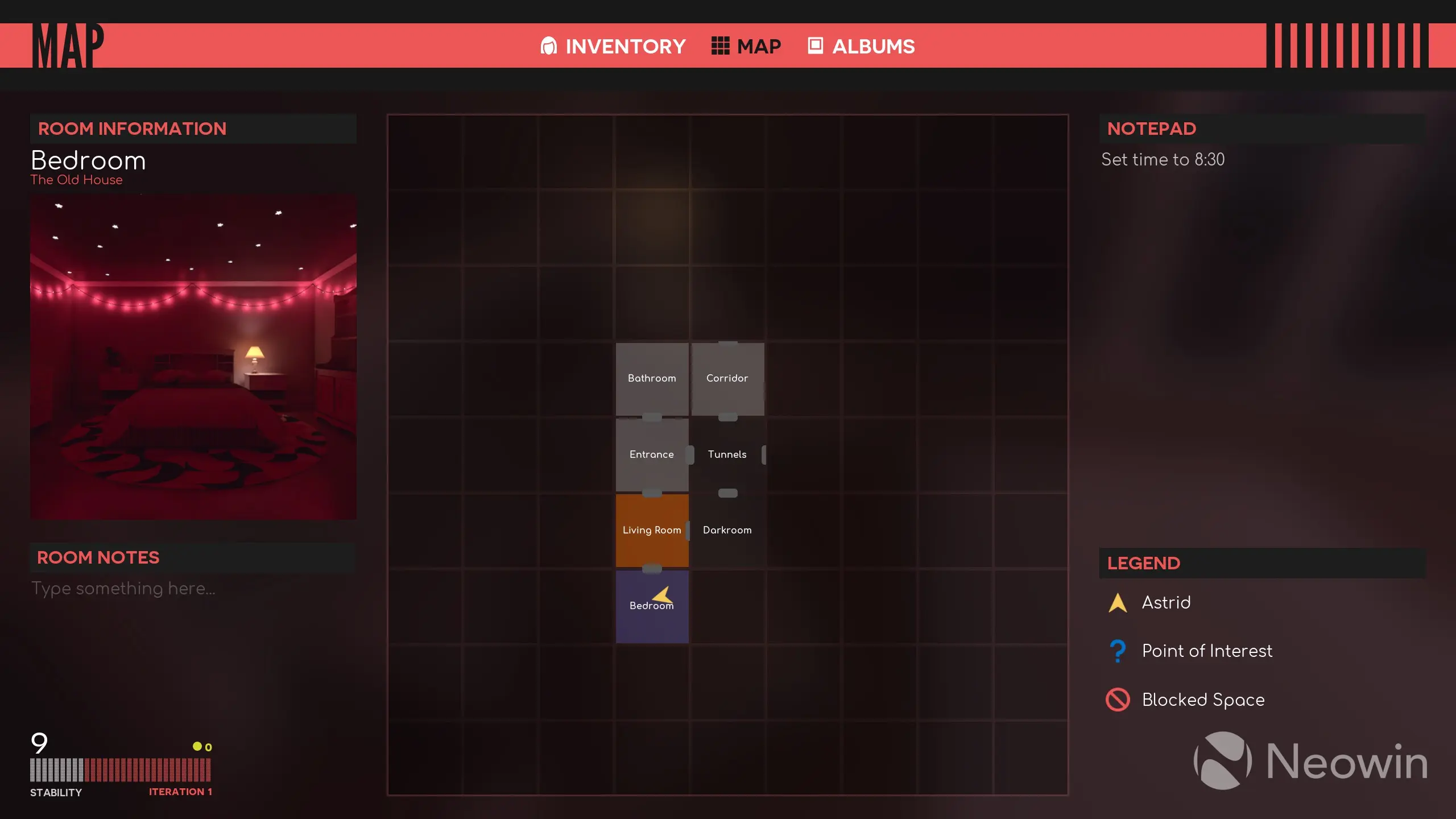Viewport: 1456px width, 819px height.
Task: Click the Bedroom preview image
Action: pyautogui.click(x=193, y=357)
